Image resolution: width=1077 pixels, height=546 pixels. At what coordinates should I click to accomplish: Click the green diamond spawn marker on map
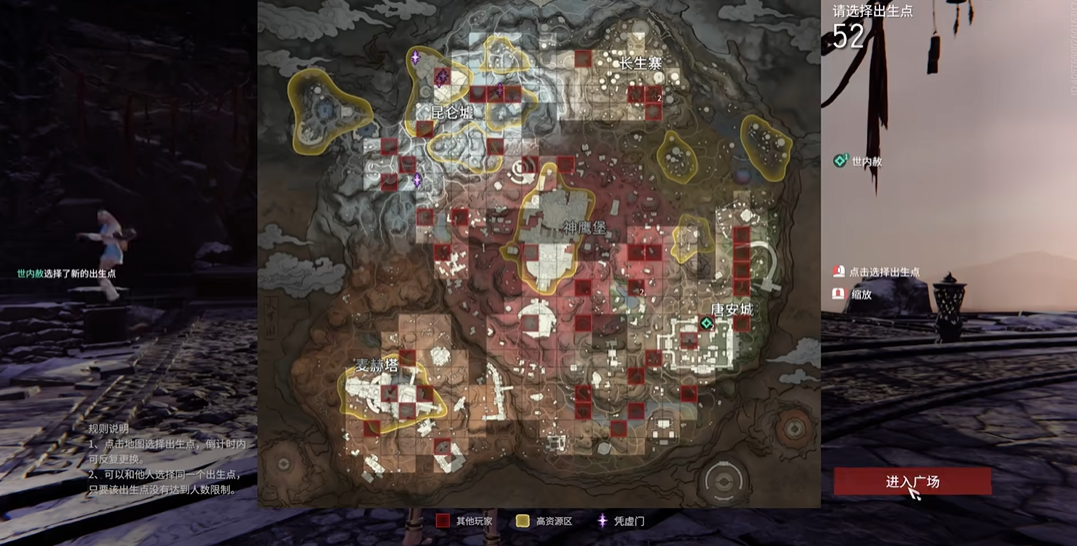707,324
